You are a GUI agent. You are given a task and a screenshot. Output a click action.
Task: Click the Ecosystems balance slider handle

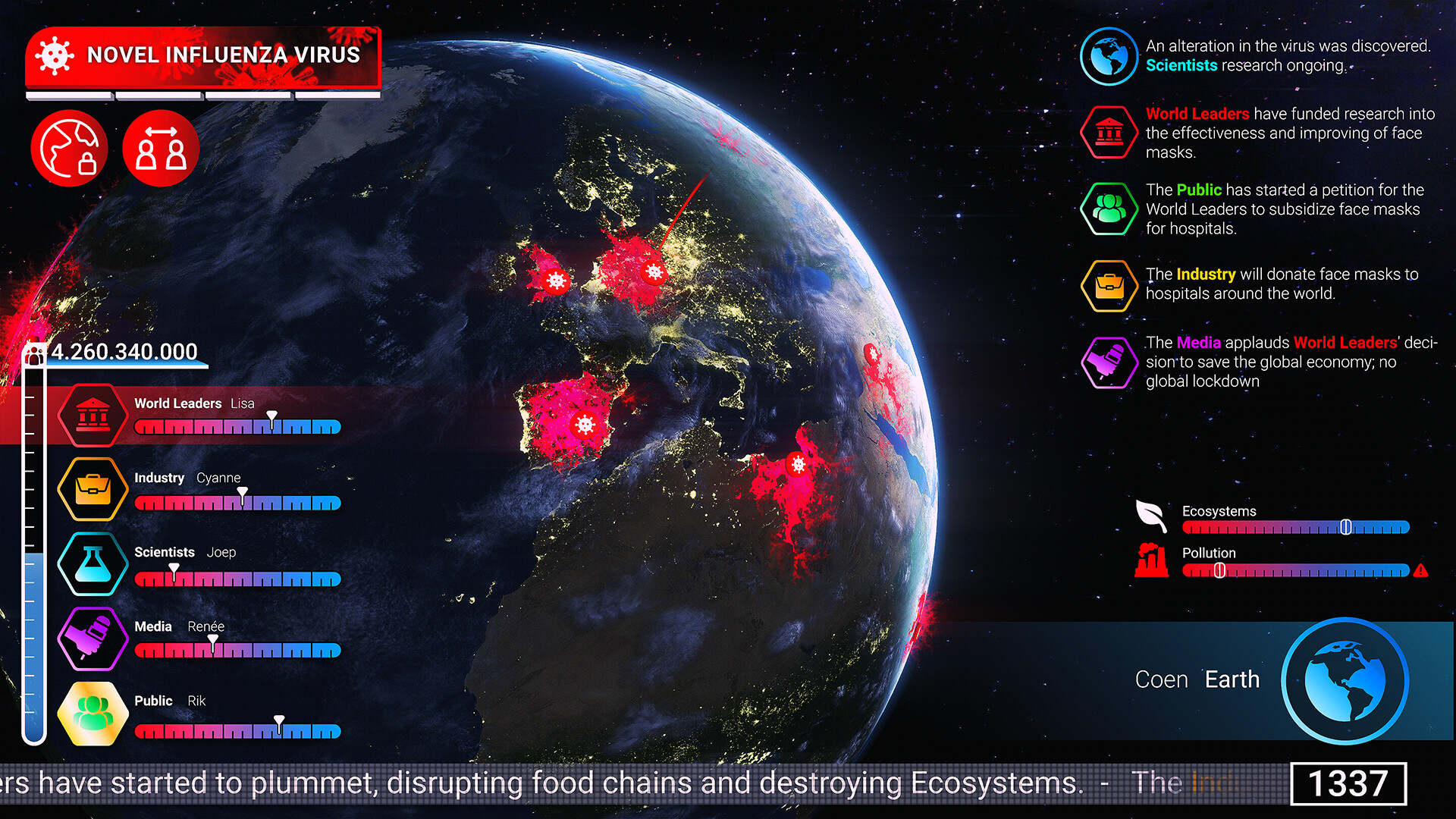pyautogui.click(x=1347, y=525)
